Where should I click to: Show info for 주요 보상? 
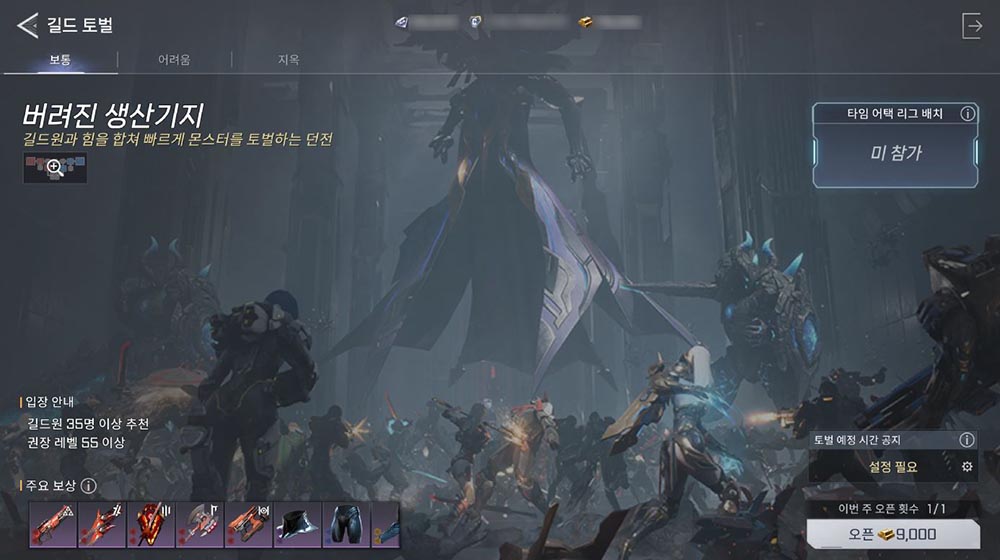click(88, 487)
